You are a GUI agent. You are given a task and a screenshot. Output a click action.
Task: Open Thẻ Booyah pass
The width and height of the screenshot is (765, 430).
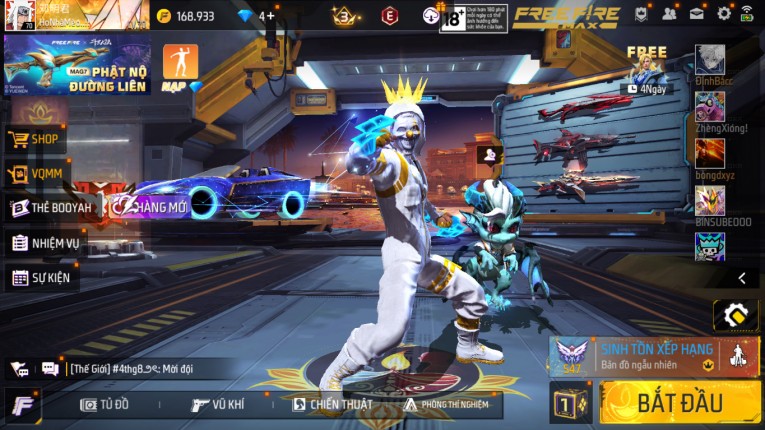(x=52, y=208)
